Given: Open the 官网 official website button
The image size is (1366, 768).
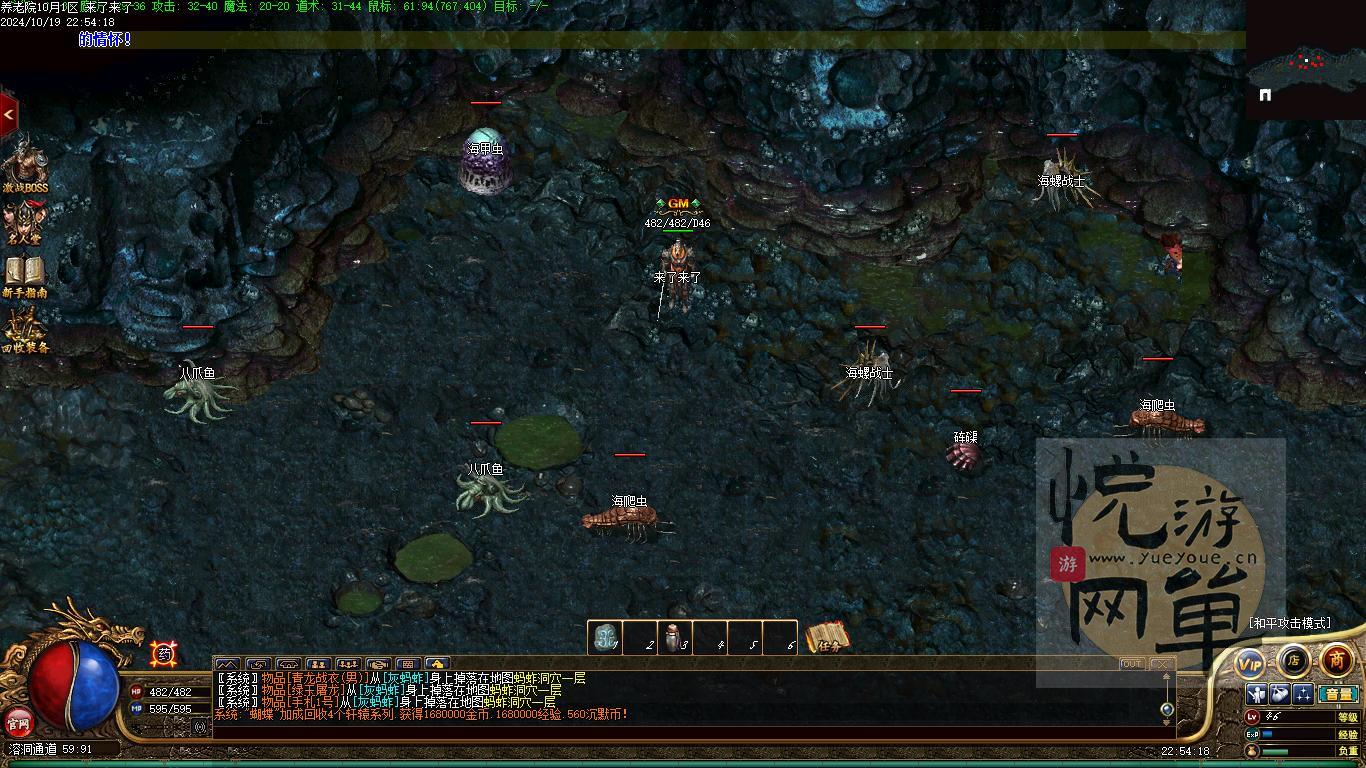Looking at the screenshot, I should click(18, 721).
